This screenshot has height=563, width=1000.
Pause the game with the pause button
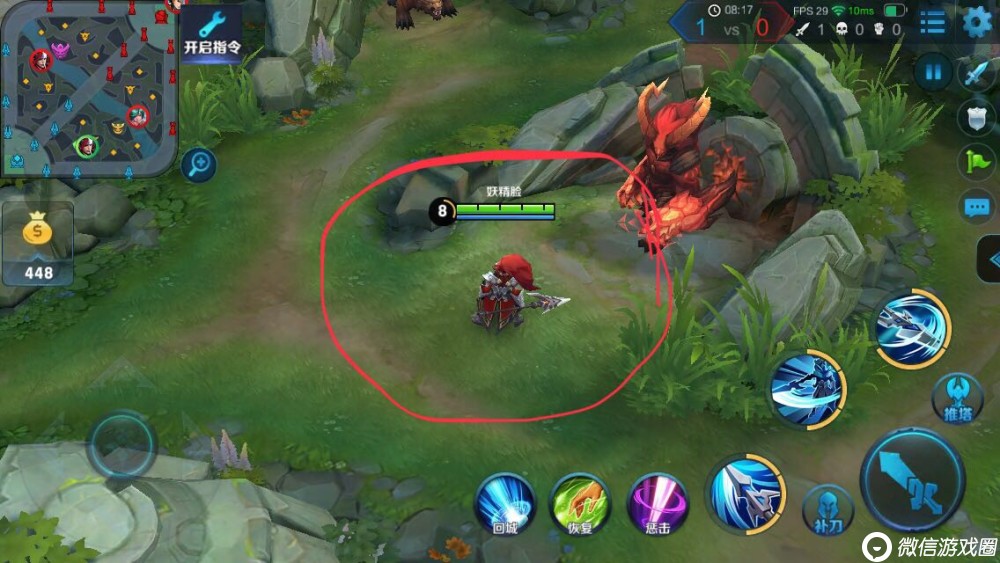point(933,72)
